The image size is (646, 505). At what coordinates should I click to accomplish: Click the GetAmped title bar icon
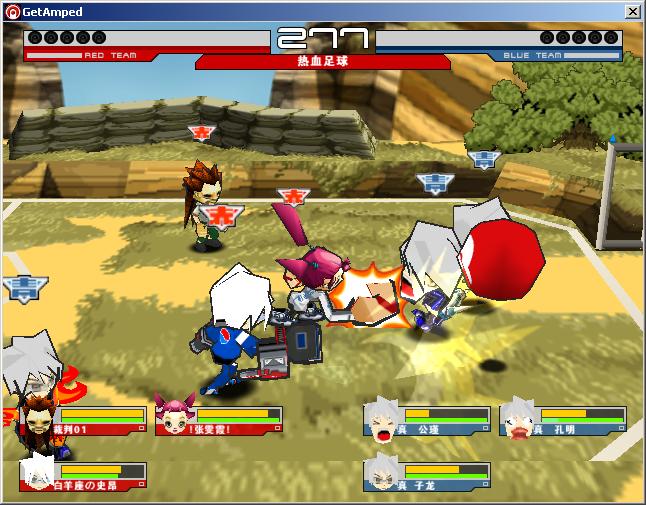point(11,11)
